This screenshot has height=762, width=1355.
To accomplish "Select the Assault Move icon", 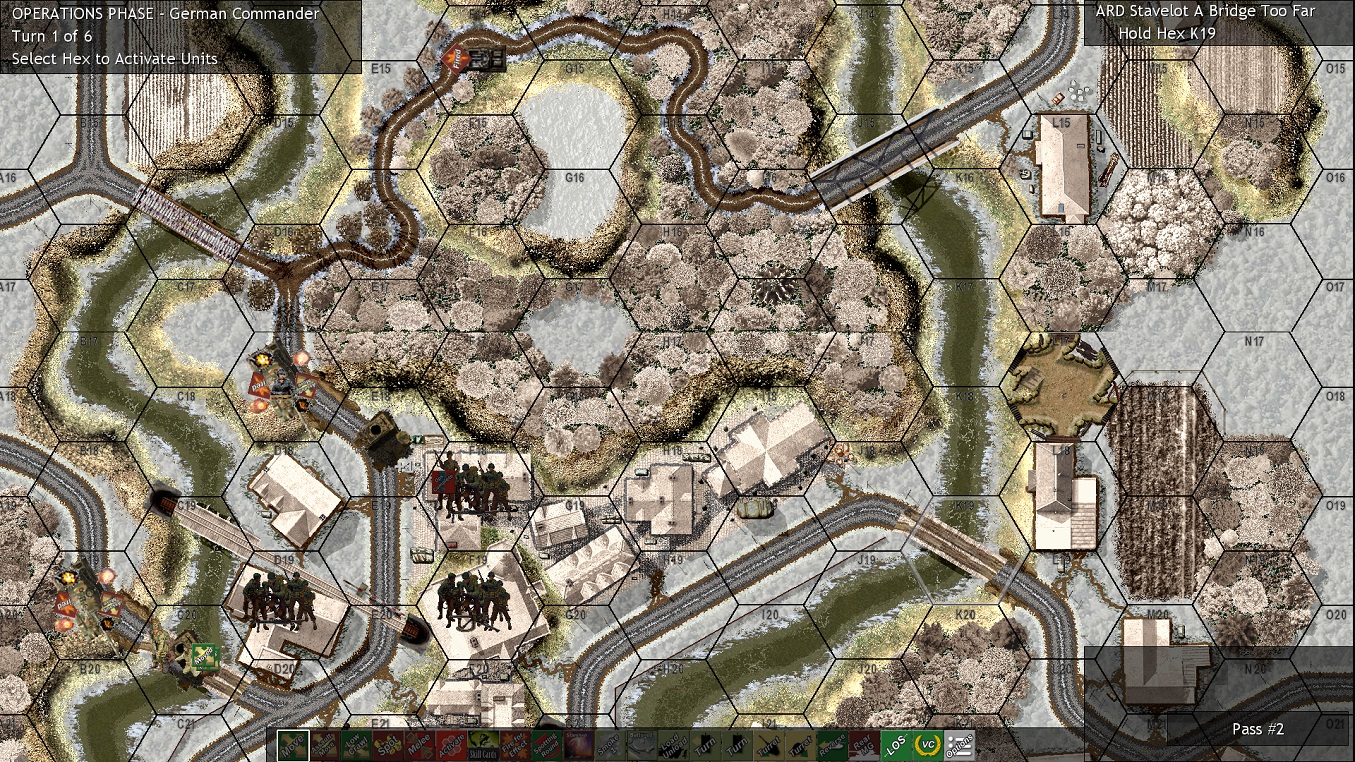I will [x=325, y=744].
